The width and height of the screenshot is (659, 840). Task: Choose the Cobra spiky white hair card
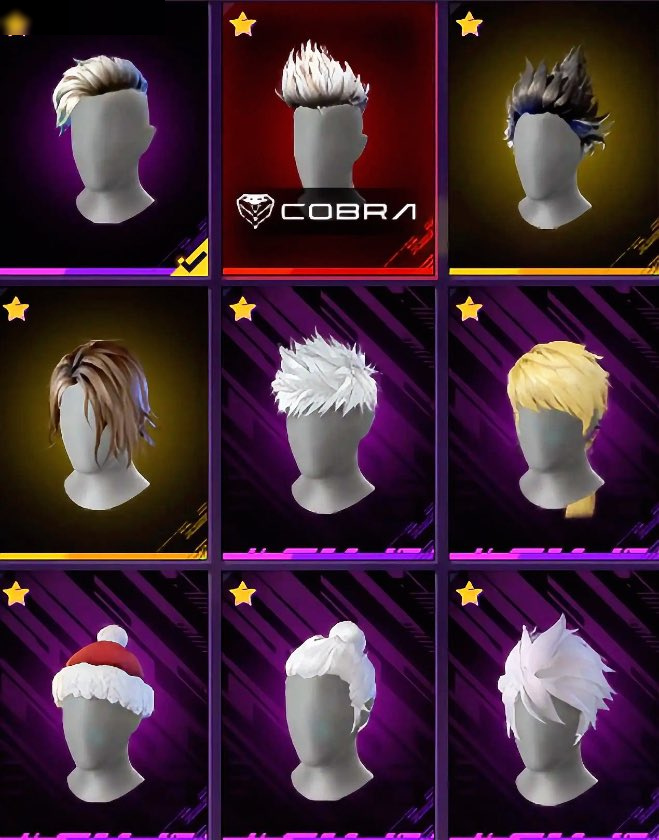(329, 138)
